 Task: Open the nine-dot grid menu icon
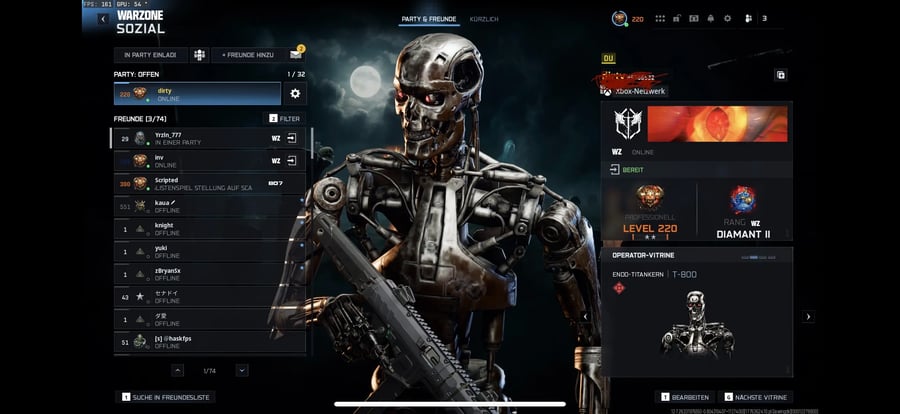click(660, 18)
